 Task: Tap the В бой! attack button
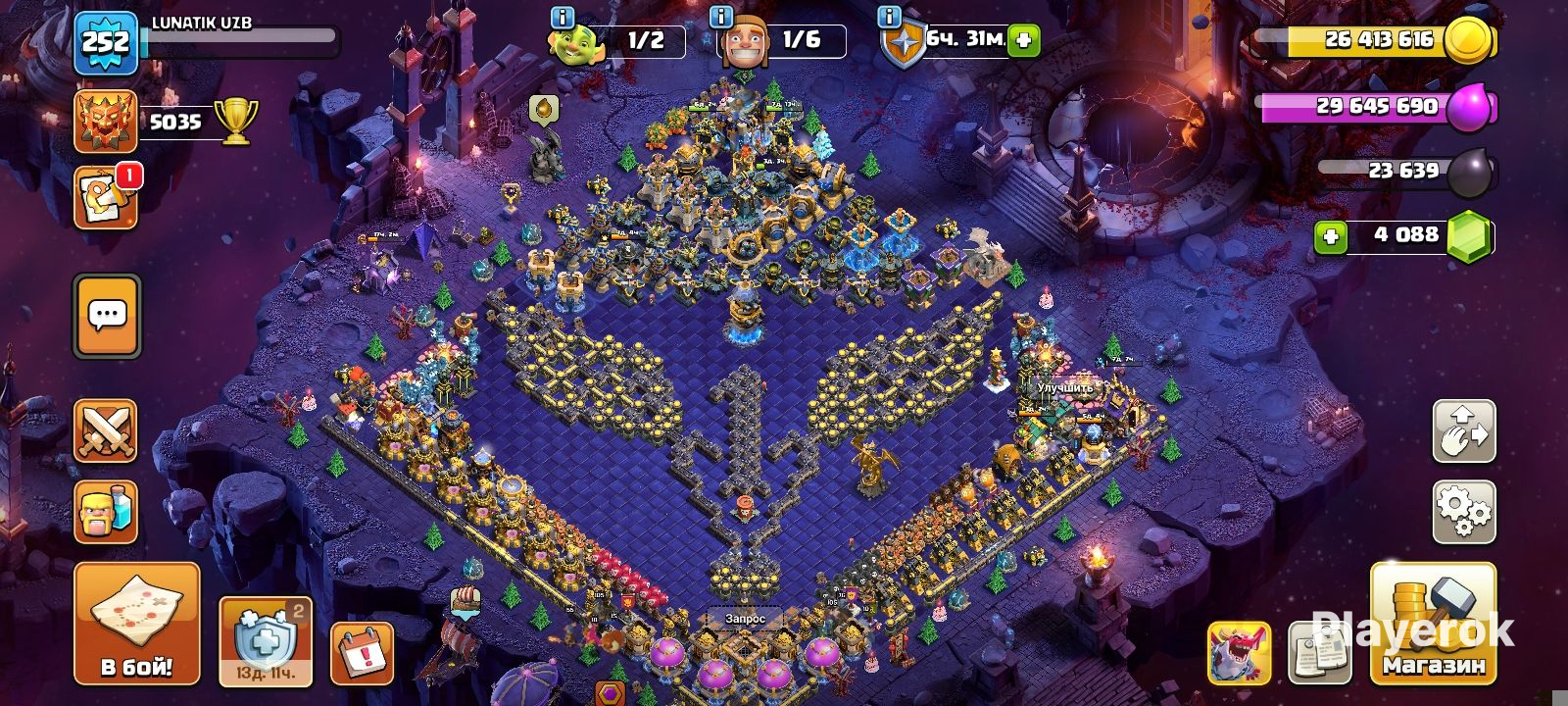136,624
